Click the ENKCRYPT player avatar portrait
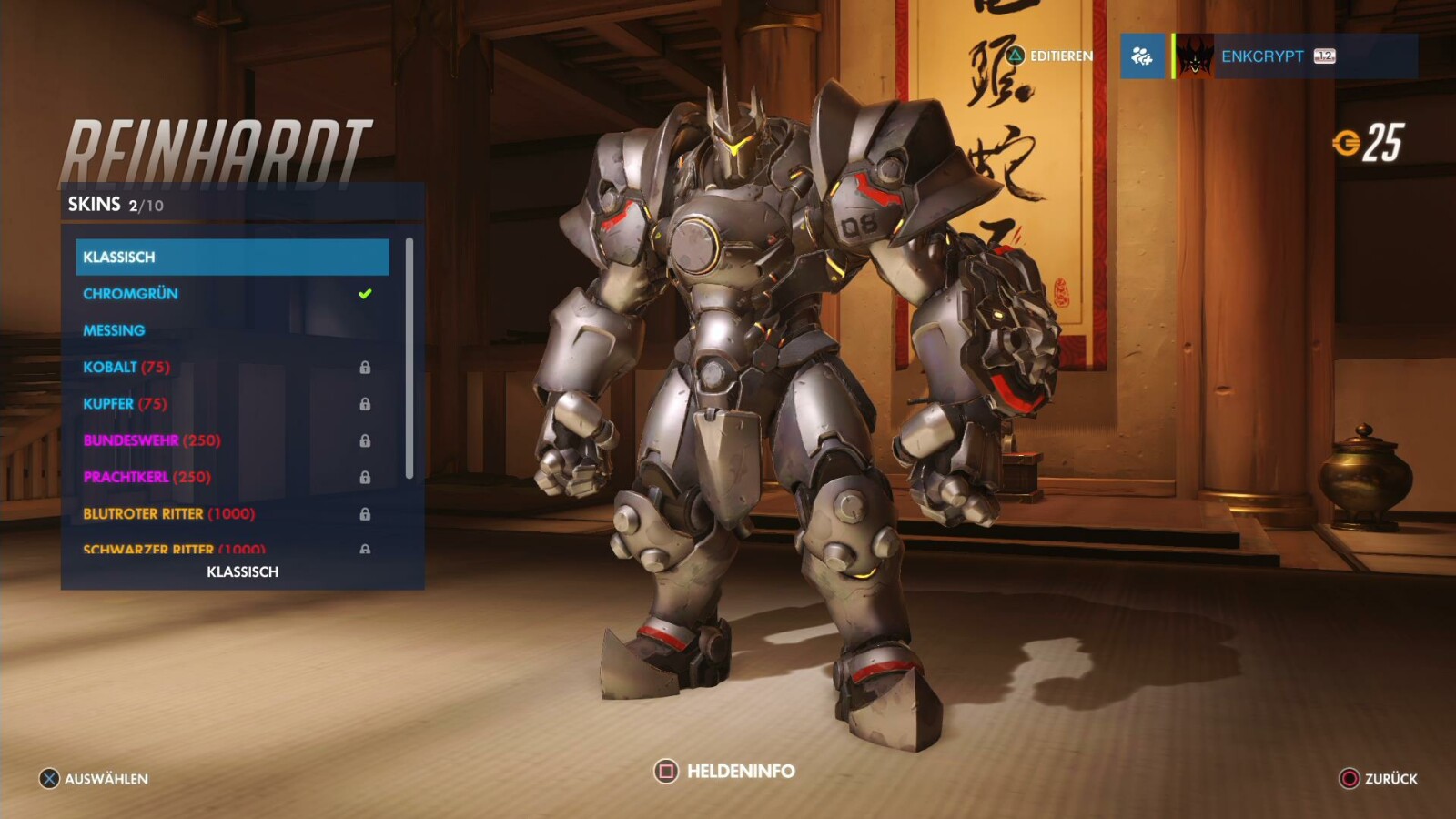1456x819 pixels. [1193, 56]
